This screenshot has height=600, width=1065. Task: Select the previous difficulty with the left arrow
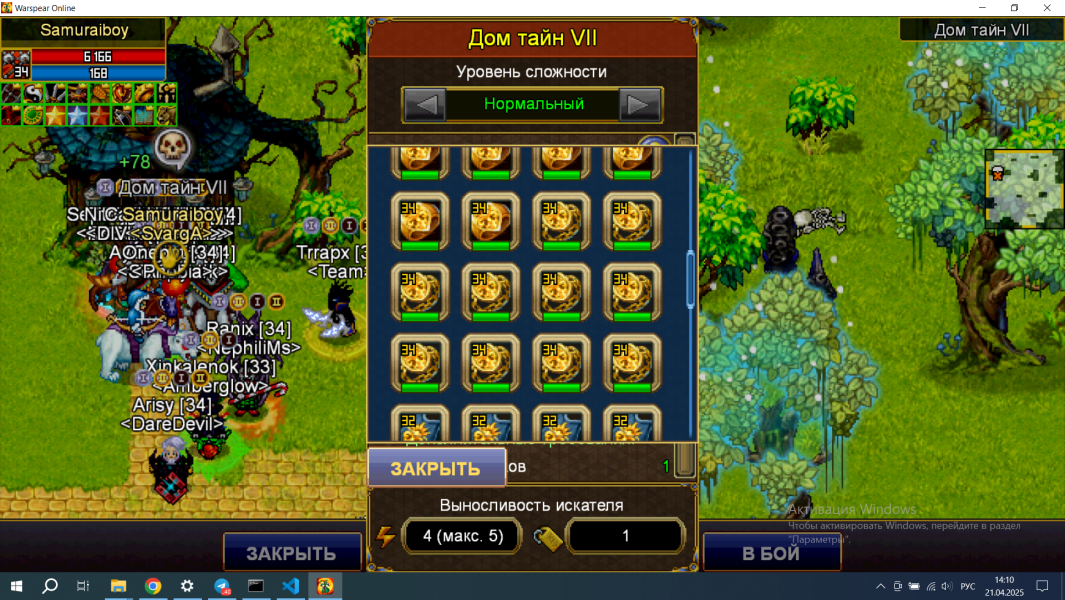(x=424, y=104)
